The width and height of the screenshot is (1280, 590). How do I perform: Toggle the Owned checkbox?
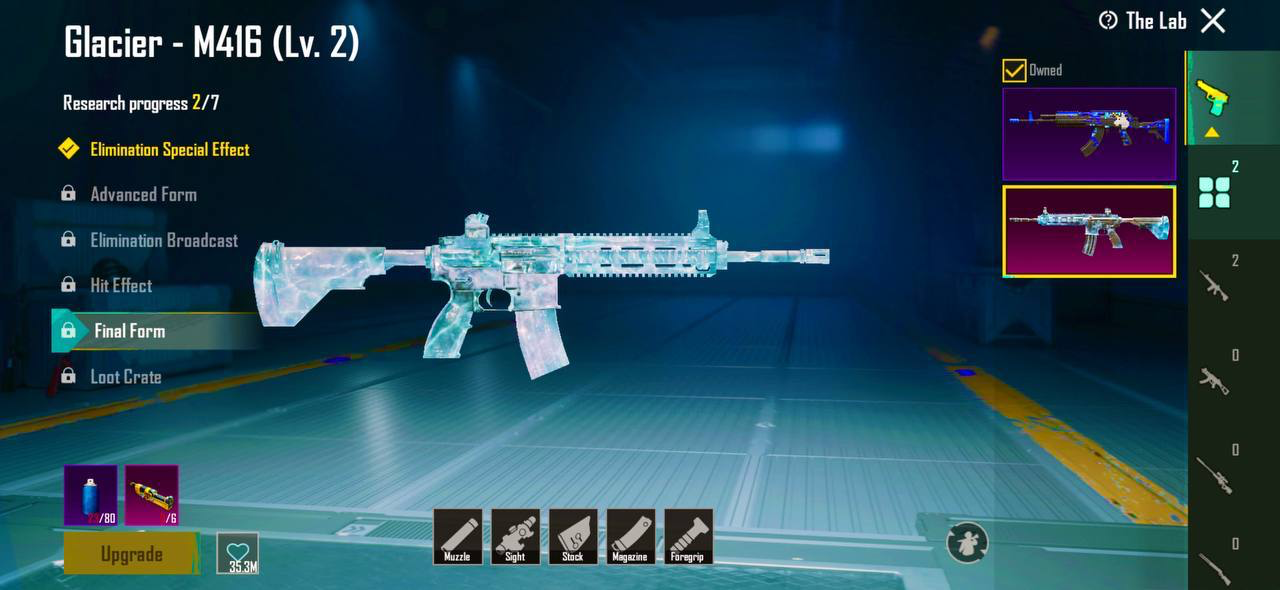[1015, 70]
